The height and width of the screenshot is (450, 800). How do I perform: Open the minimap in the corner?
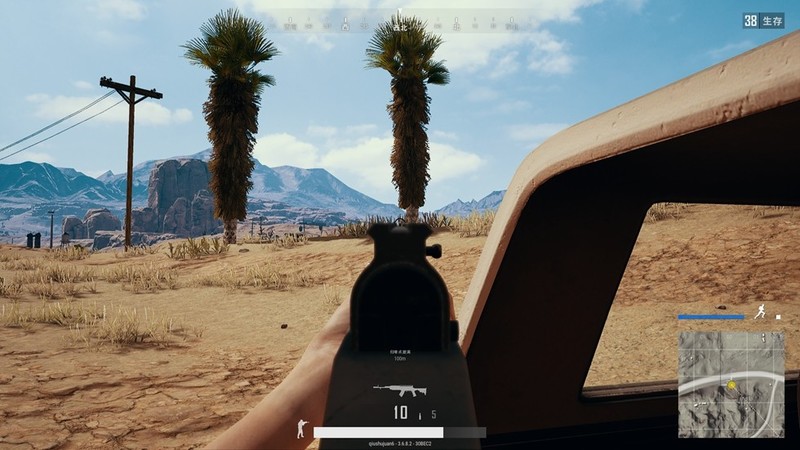pos(731,383)
